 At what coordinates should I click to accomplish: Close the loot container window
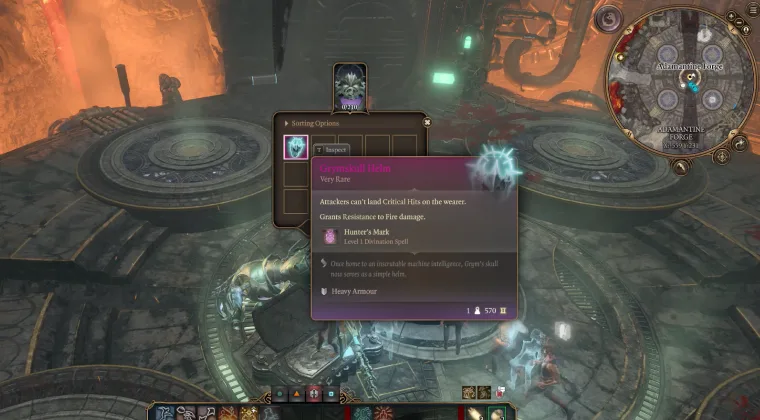tap(427, 122)
